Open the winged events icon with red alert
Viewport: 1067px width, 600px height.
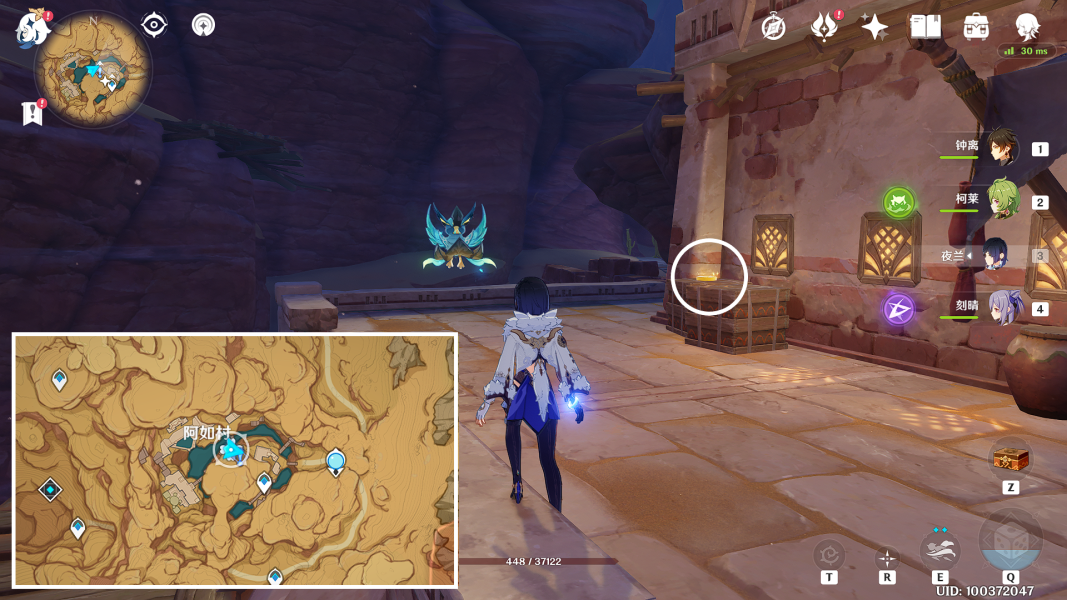click(824, 27)
